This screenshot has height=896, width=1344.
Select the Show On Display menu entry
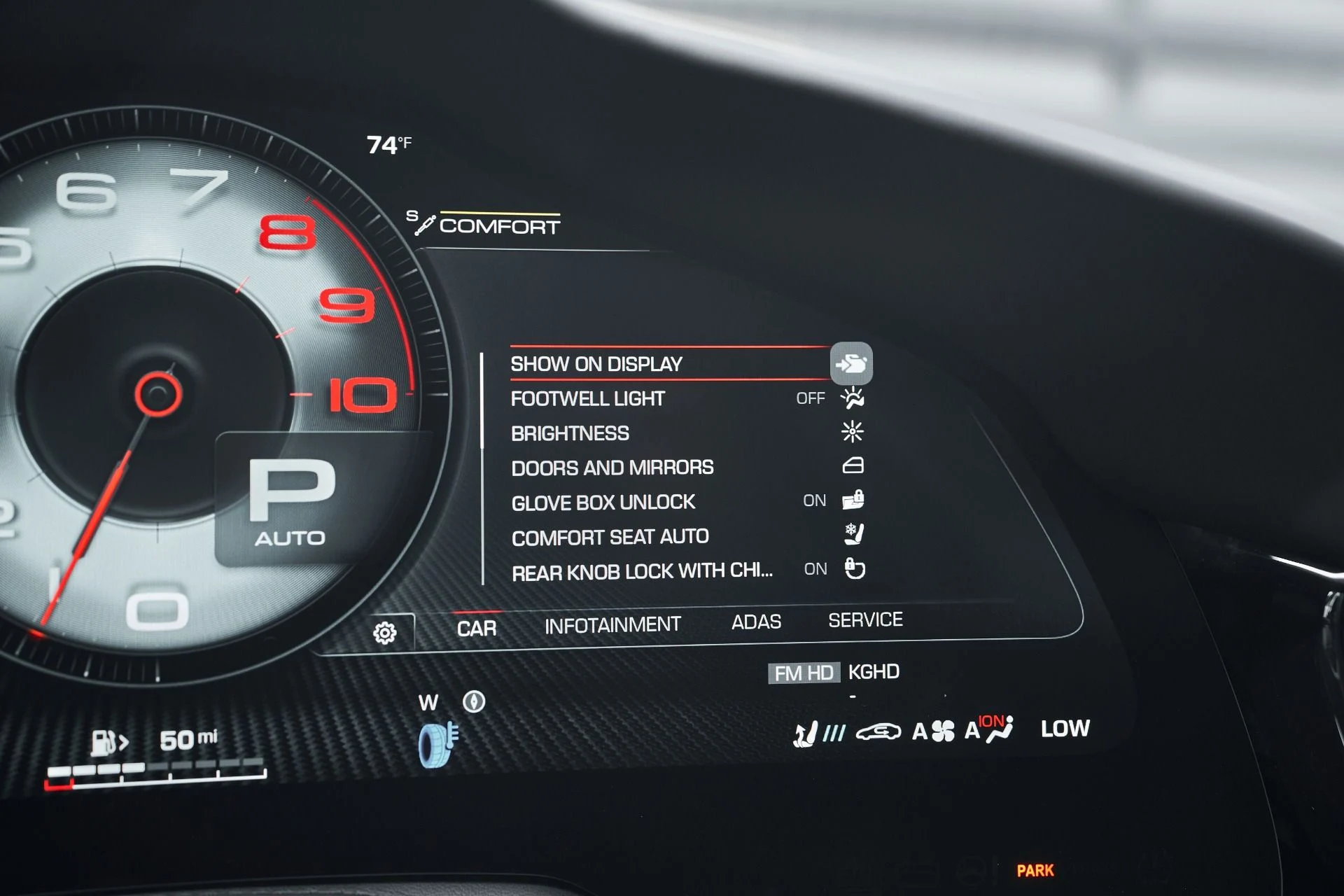(x=596, y=364)
